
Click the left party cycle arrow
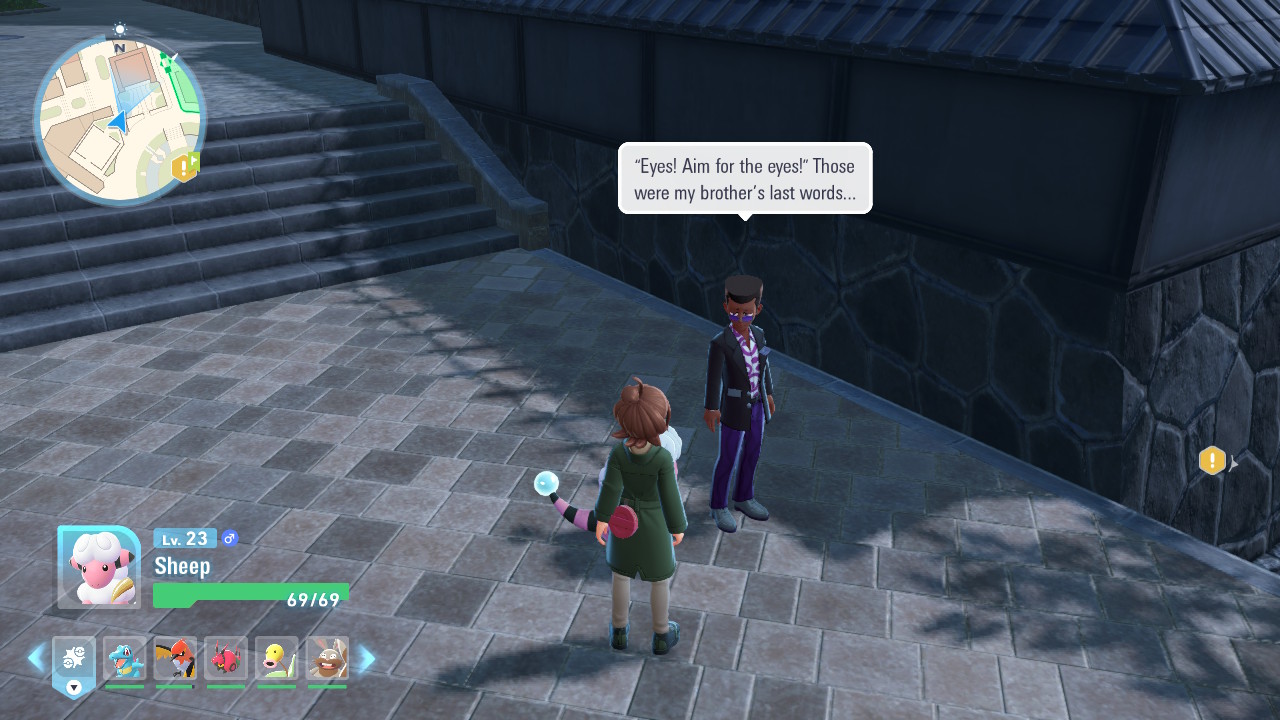pyautogui.click(x=36, y=658)
